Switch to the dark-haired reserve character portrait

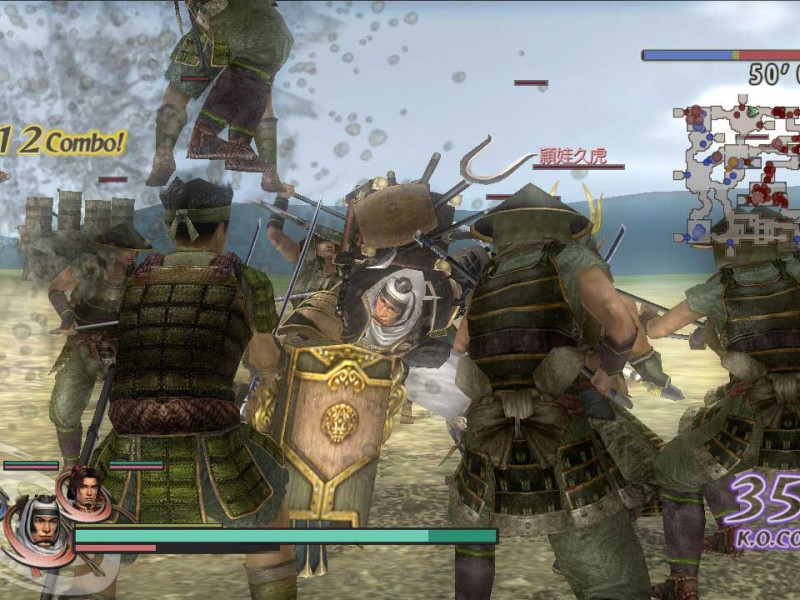coord(84,489)
